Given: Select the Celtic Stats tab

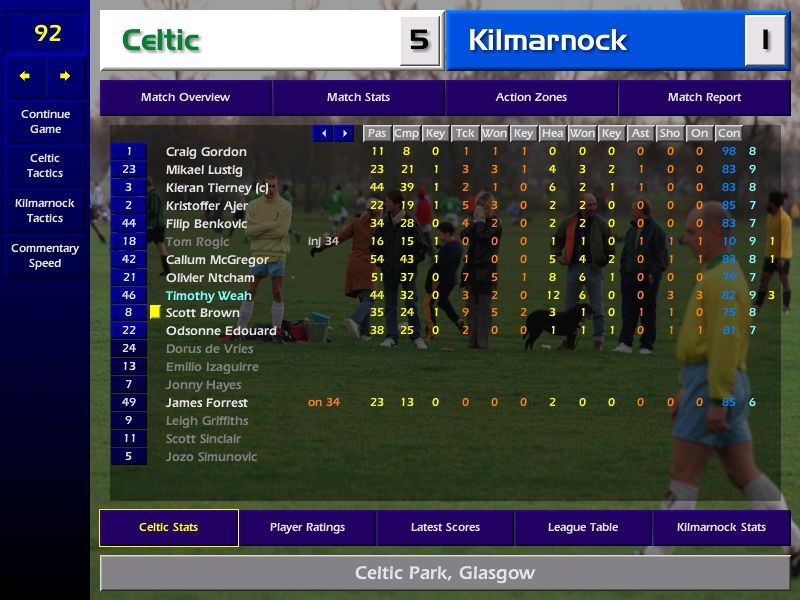Looking at the screenshot, I should (168, 527).
